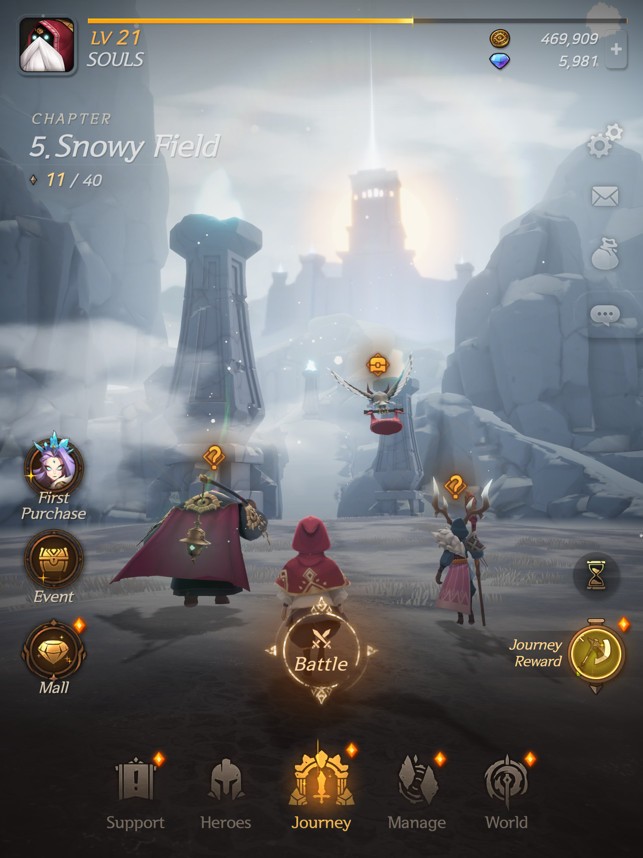The image size is (643, 858).
Task: Open the Support tab
Action: click(135, 792)
